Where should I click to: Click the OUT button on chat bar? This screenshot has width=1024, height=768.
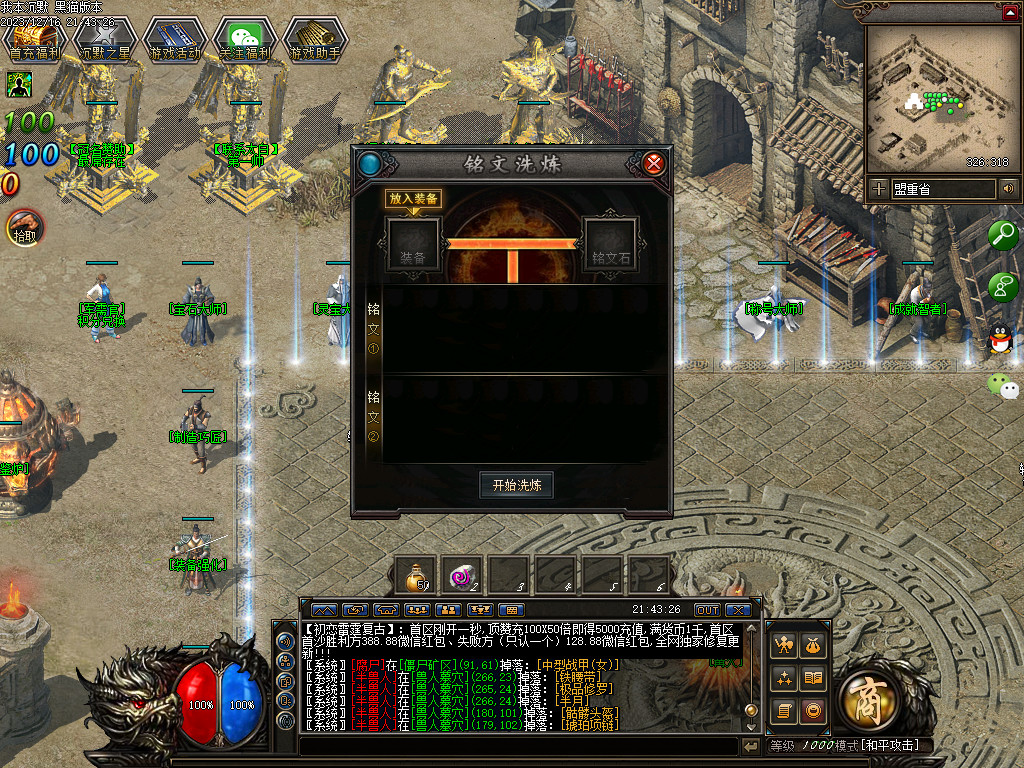[x=707, y=609]
